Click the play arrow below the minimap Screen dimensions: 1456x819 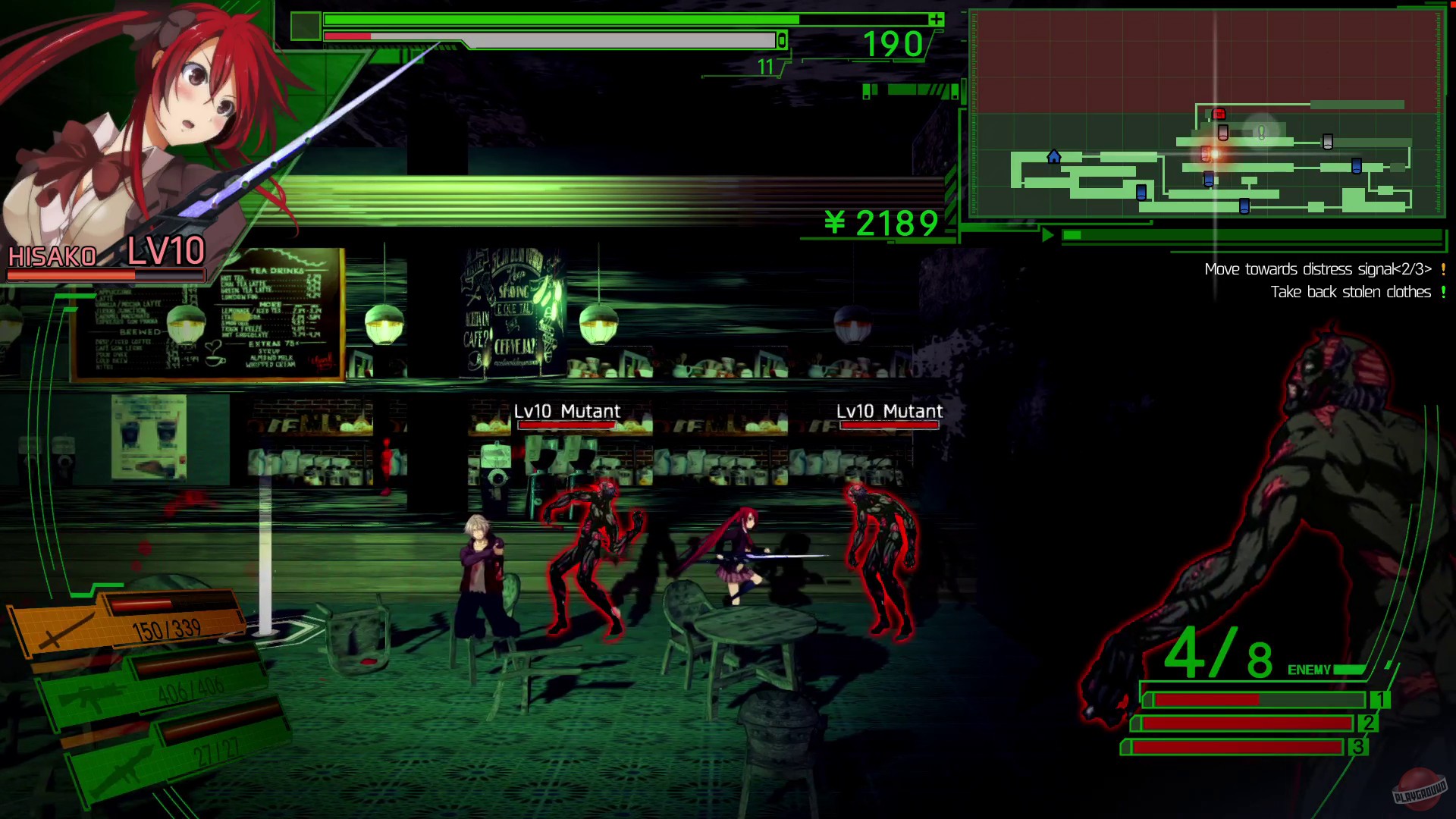point(1049,236)
